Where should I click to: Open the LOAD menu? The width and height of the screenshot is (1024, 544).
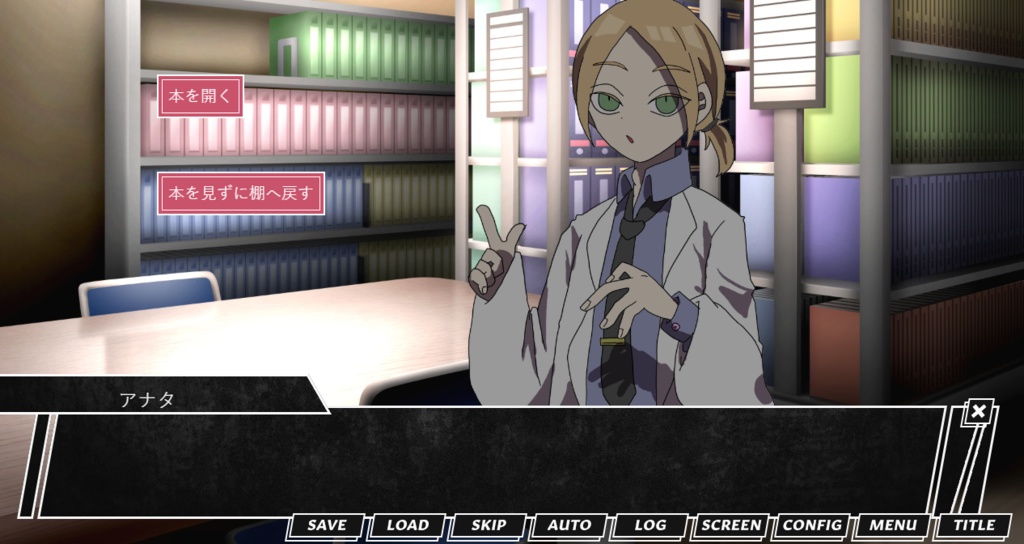(408, 525)
